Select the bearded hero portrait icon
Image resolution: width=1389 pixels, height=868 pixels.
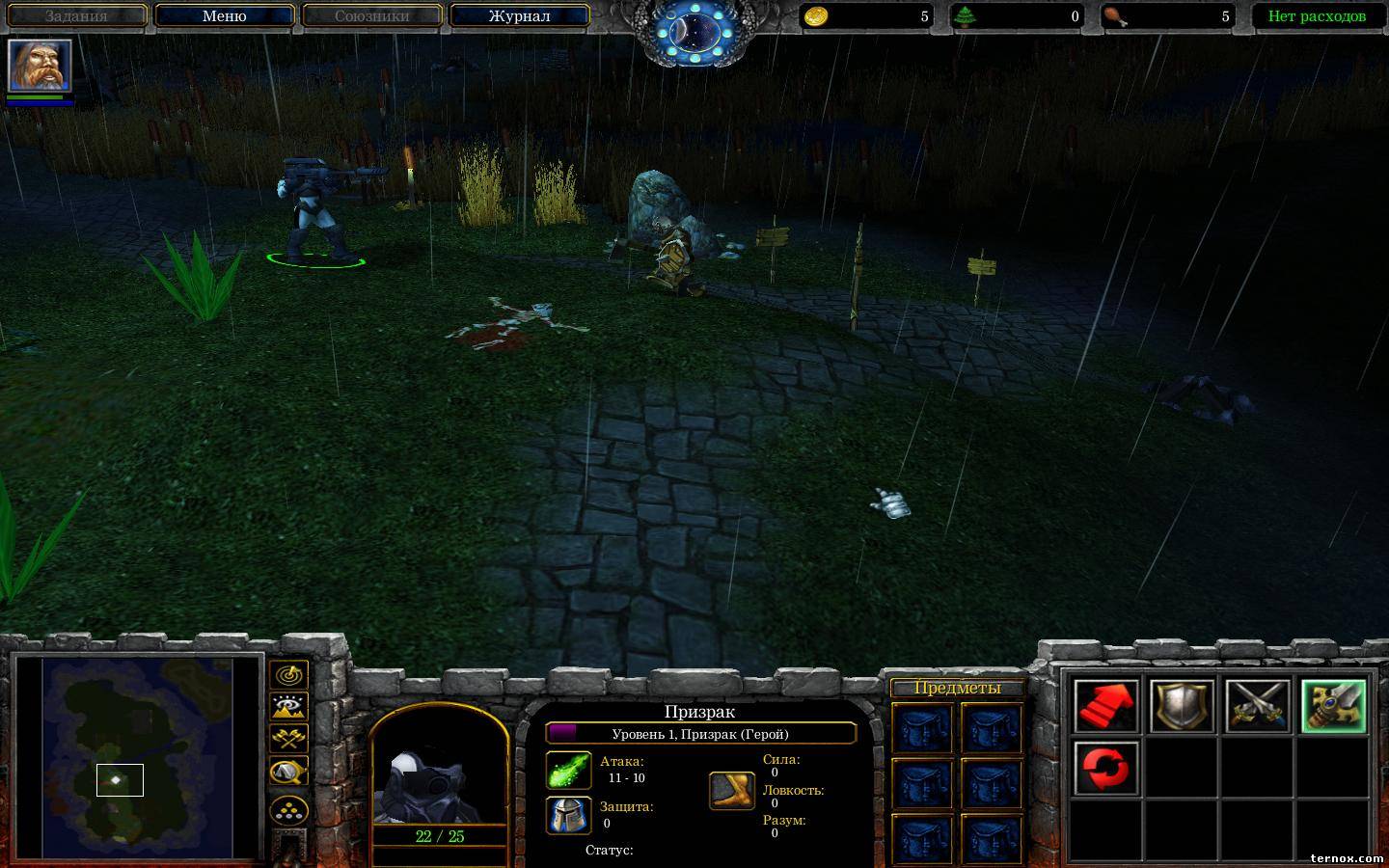tap(40, 65)
